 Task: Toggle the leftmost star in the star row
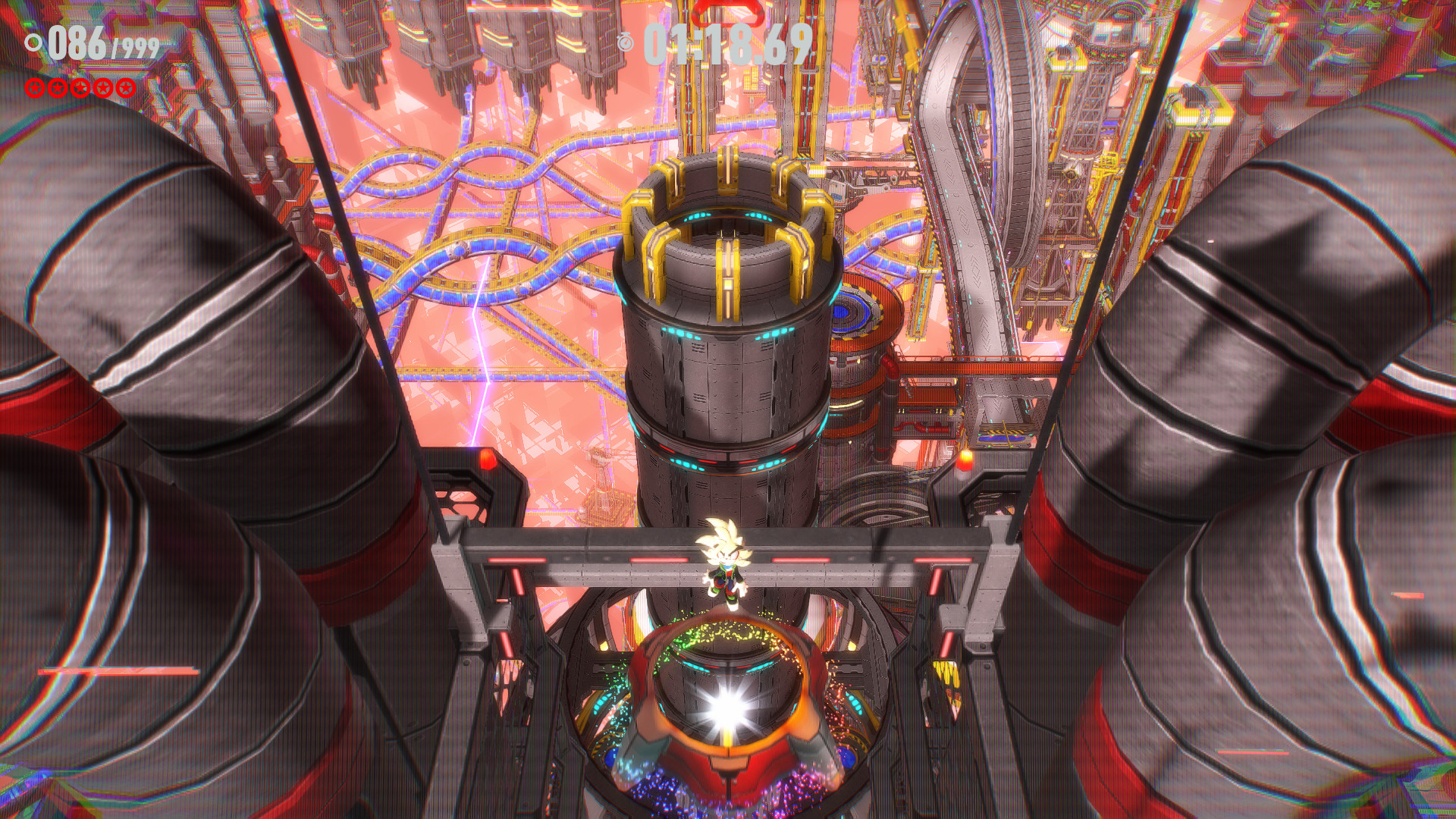pos(34,89)
